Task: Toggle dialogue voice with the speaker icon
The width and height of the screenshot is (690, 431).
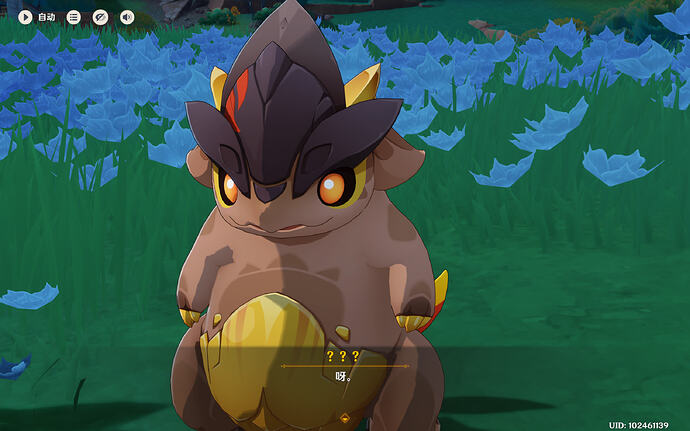Action: point(127,17)
